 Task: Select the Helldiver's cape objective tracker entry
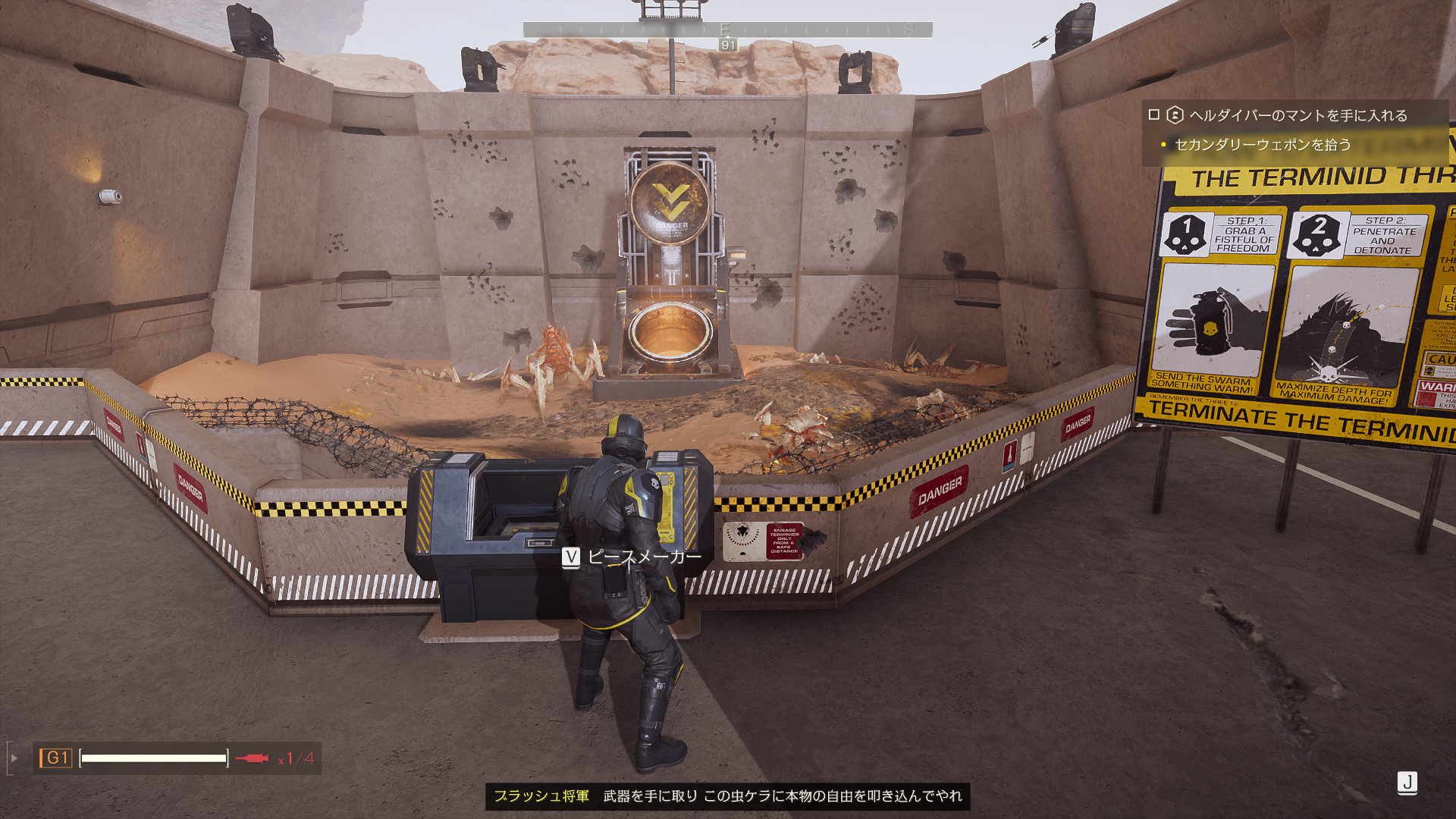click(1298, 115)
